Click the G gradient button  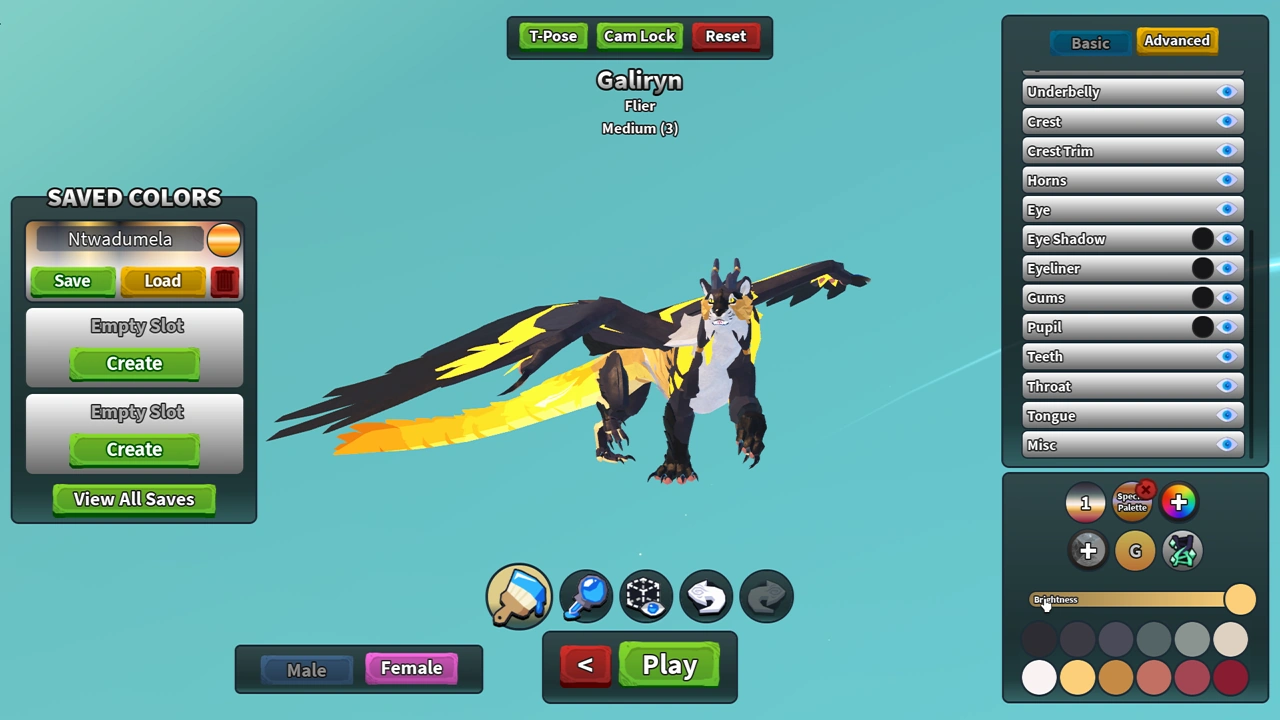[1135, 551]
